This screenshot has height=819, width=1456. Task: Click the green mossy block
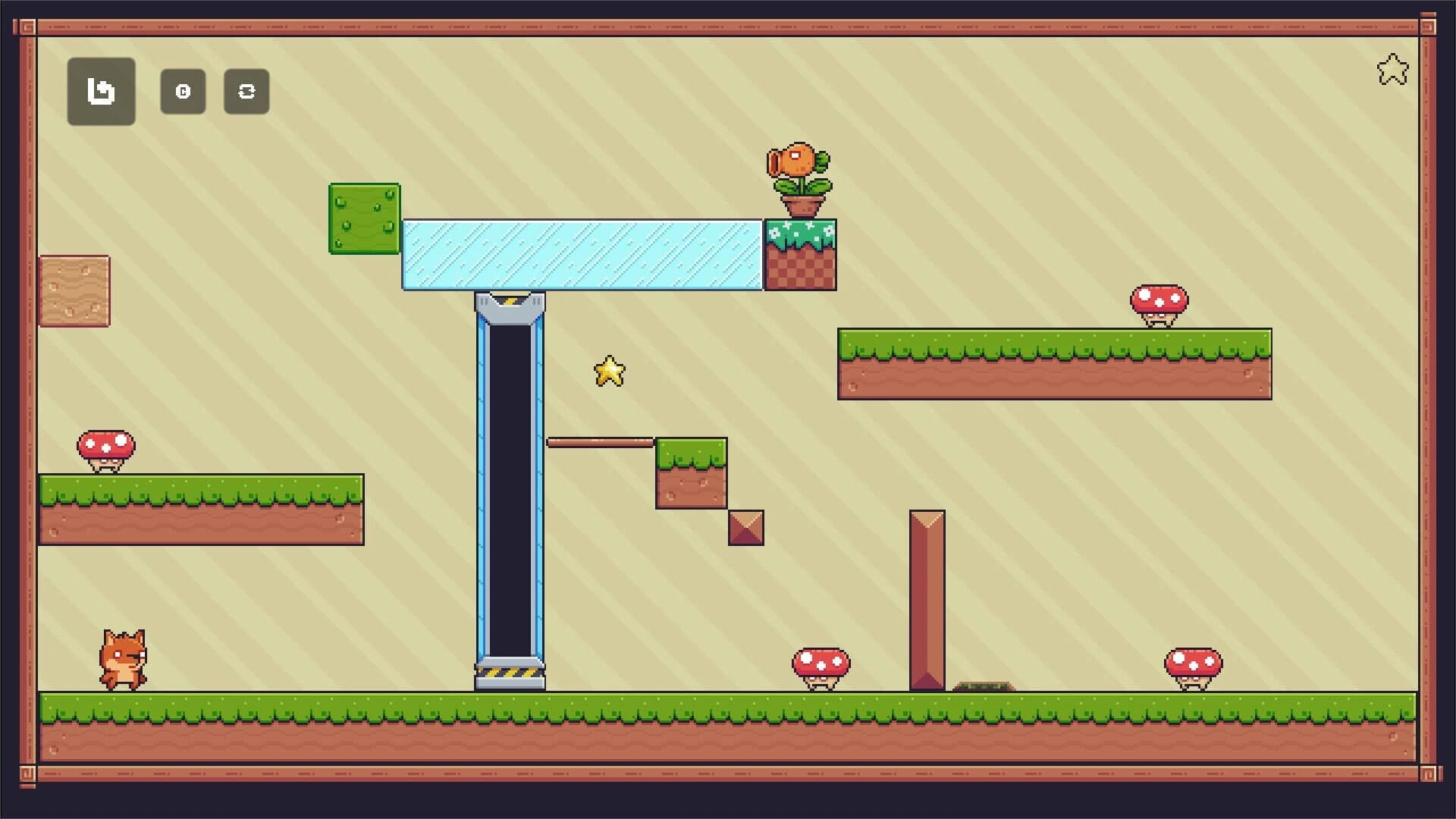(x=363, y=220)
